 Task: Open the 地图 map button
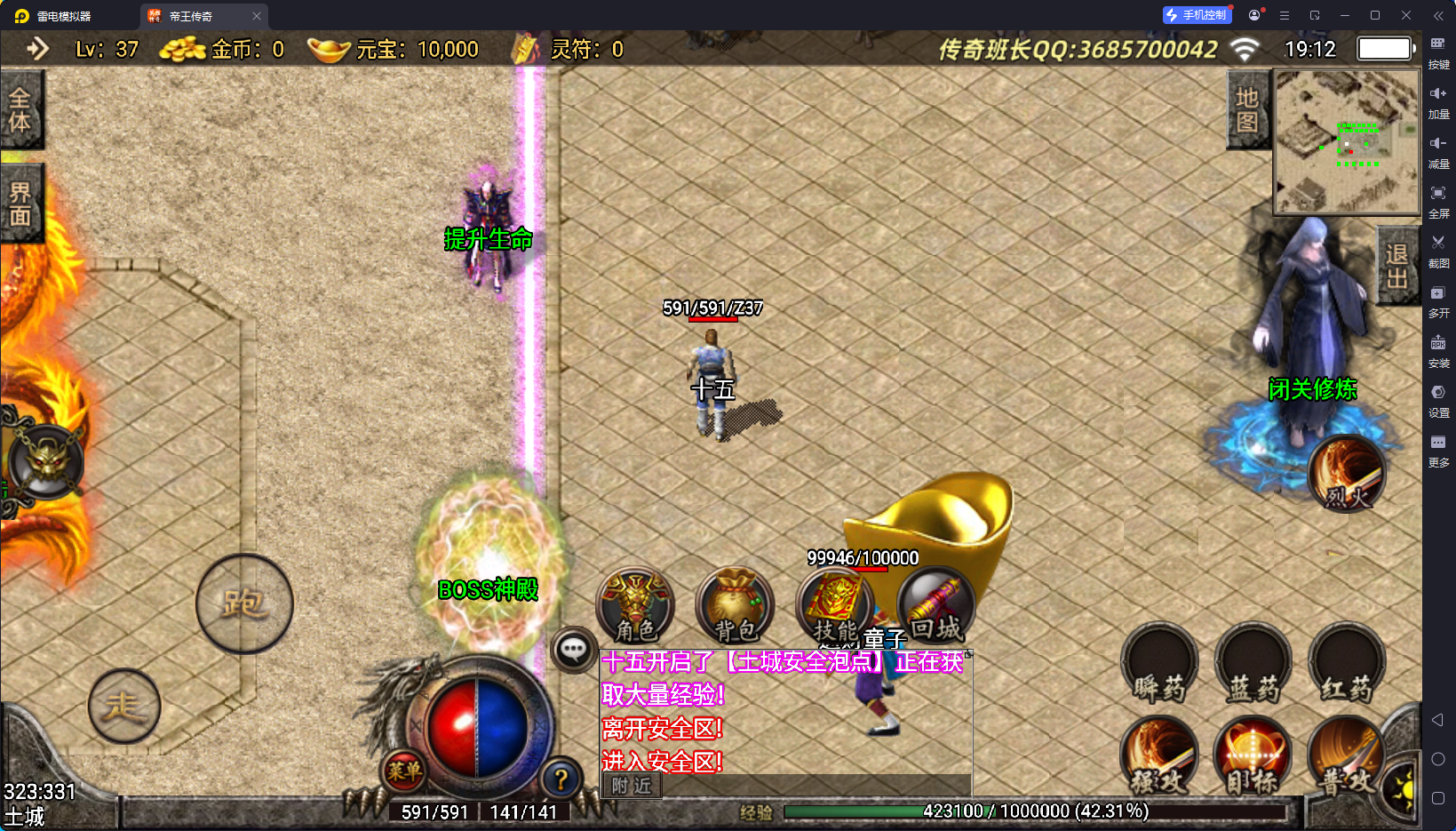(x=1247, y=109)
